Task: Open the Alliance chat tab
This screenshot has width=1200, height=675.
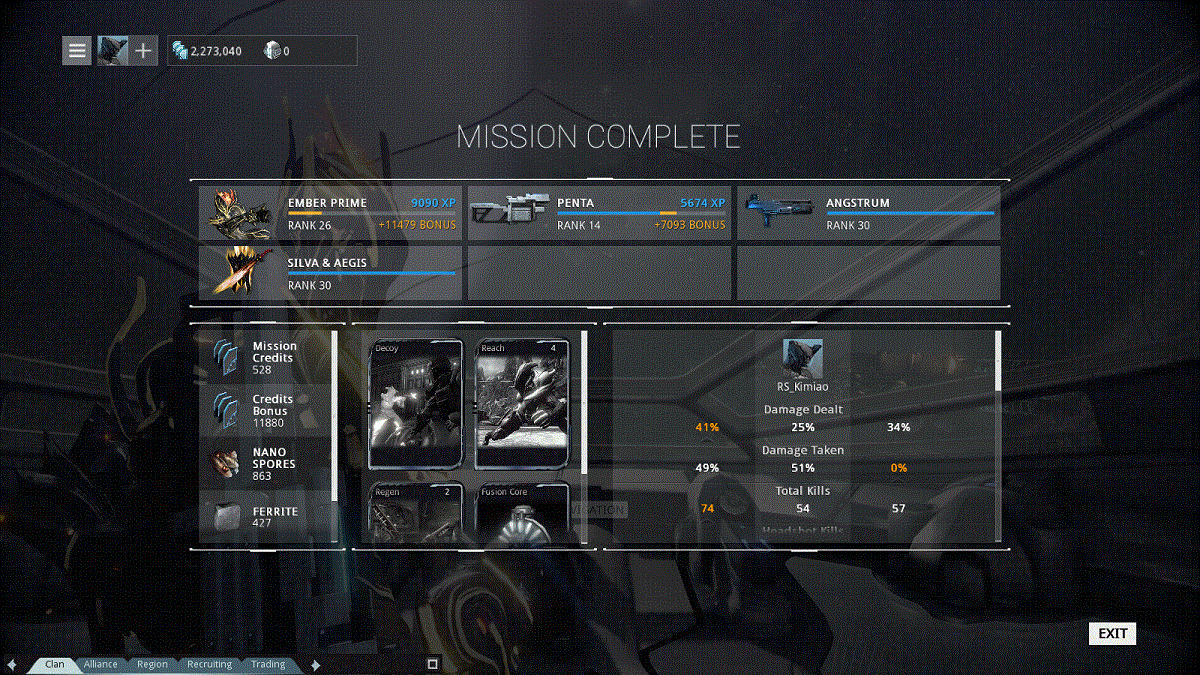Action: tap(101, 664)
